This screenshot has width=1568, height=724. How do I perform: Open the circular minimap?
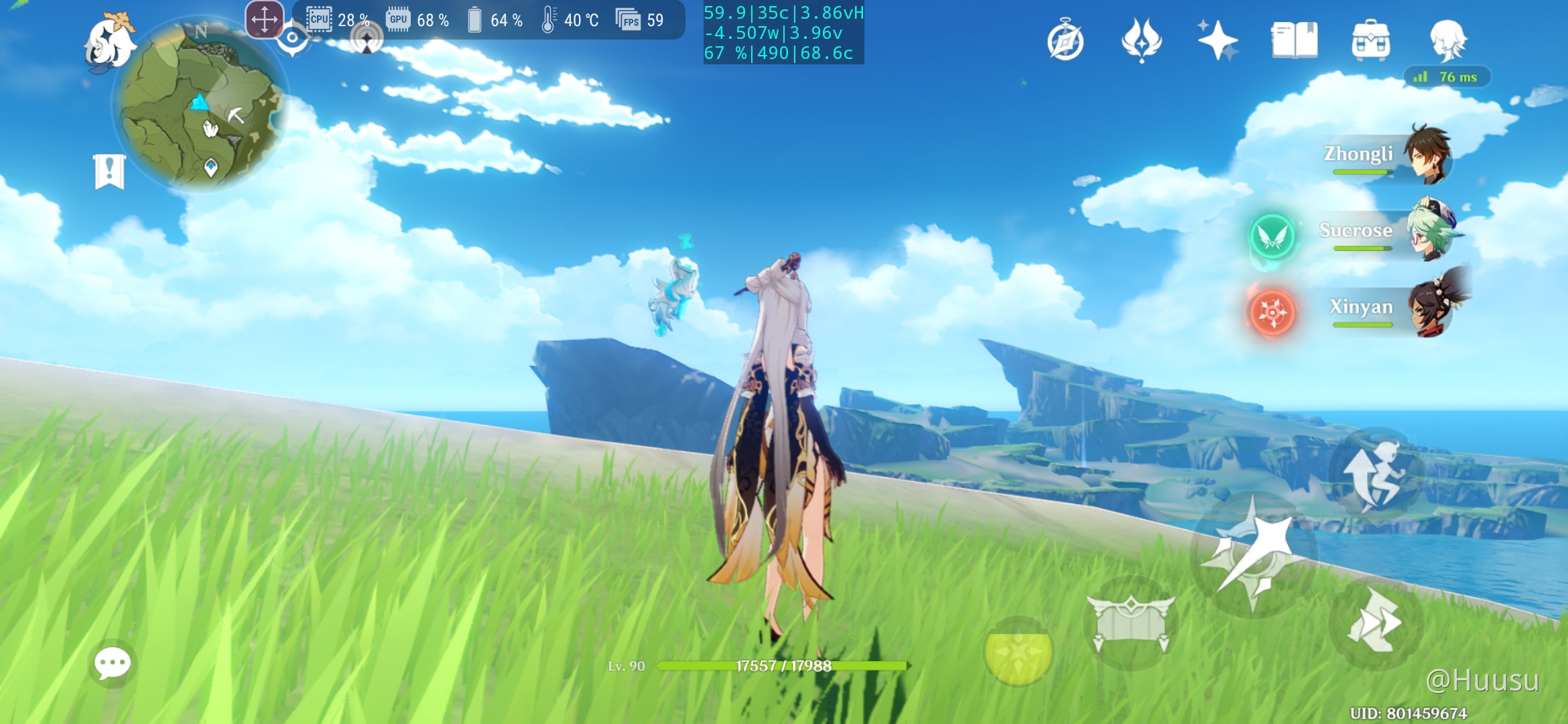[x=200, y=107]
